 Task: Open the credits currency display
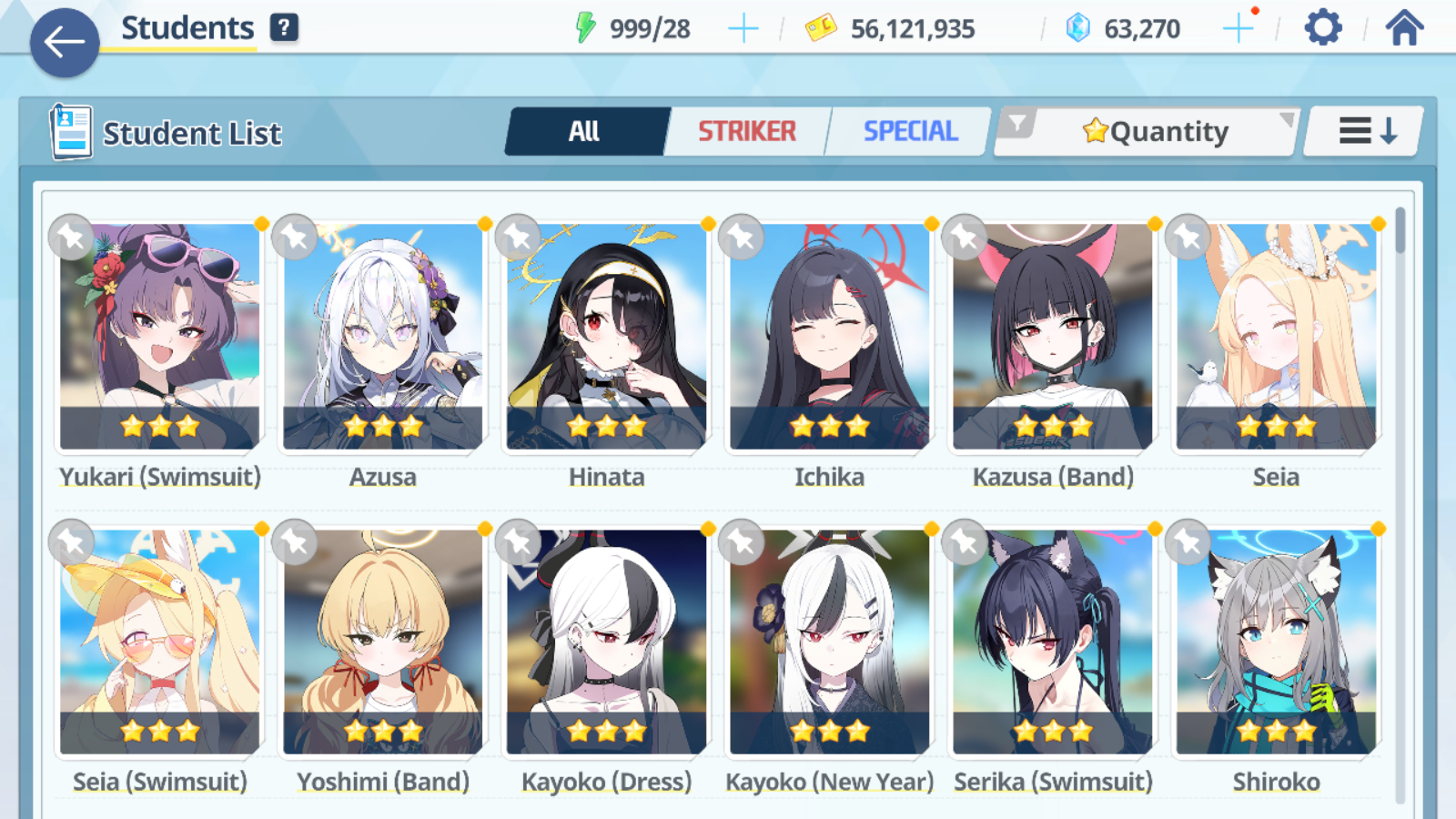click(x=887, y=27)
